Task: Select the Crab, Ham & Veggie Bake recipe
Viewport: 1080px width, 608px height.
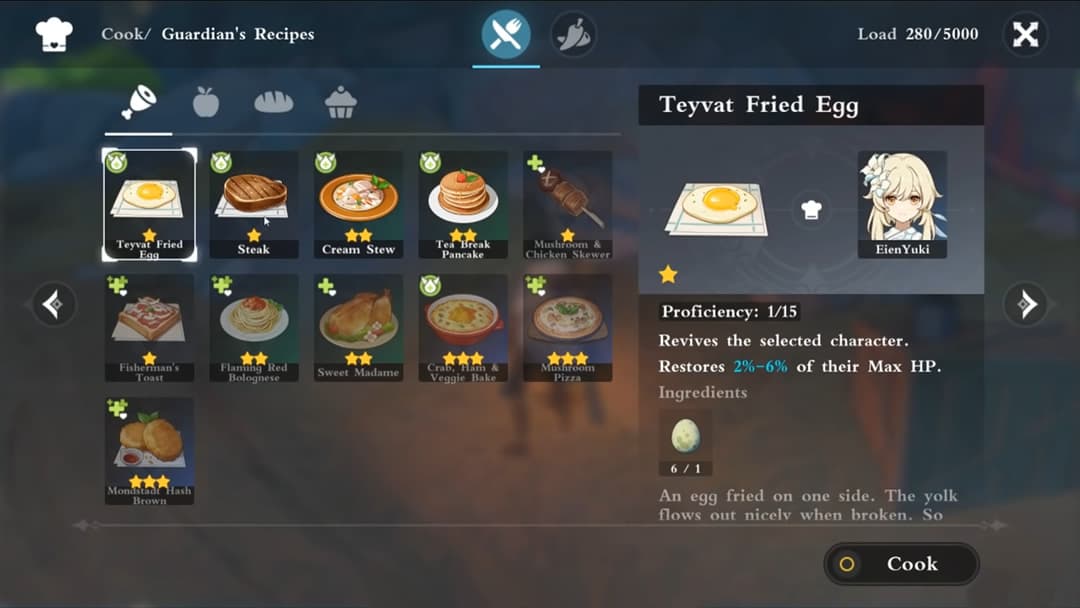Action: coord(463,328)
